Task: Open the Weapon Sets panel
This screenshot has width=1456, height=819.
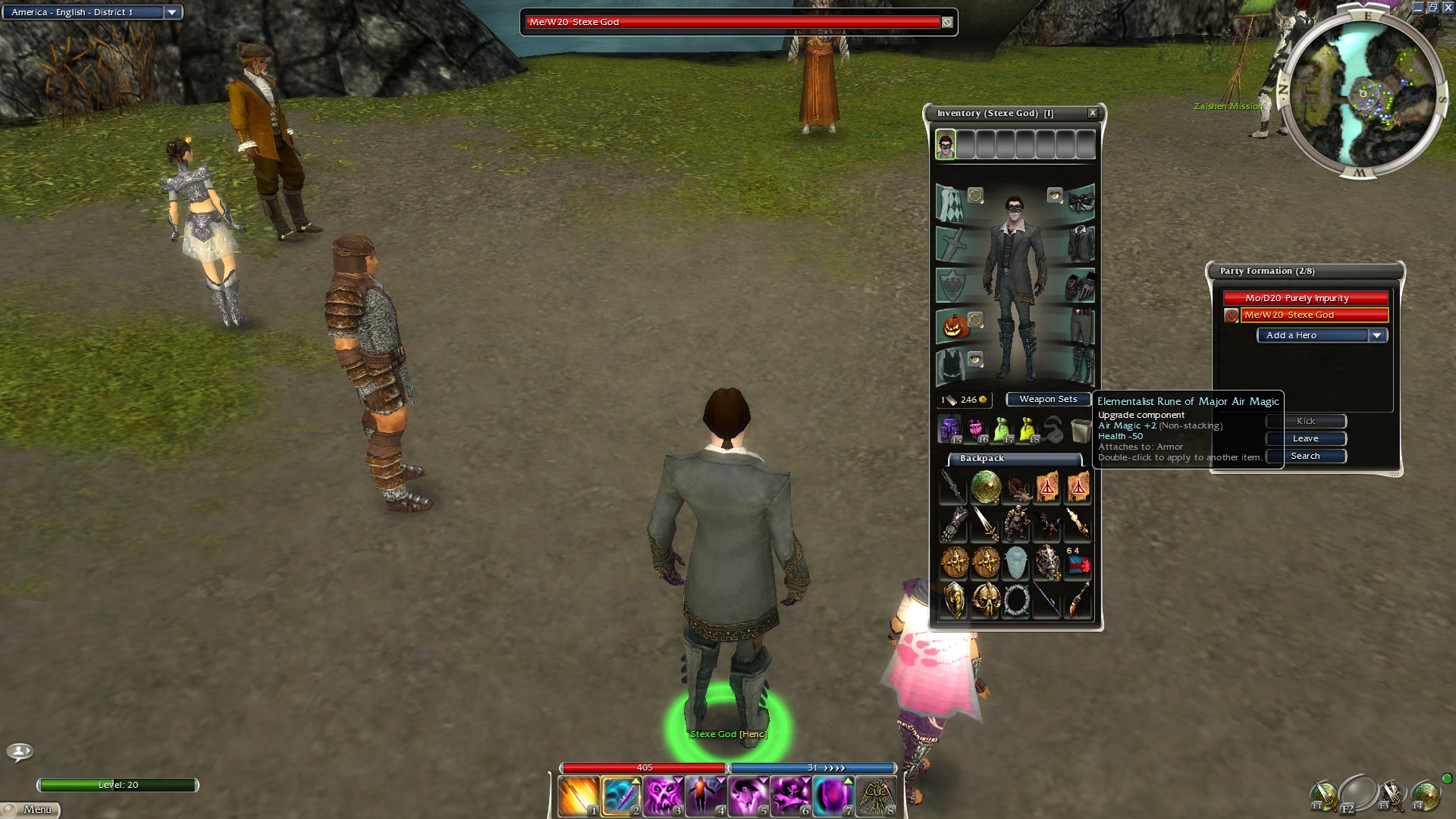Action: click(1047, 400)
